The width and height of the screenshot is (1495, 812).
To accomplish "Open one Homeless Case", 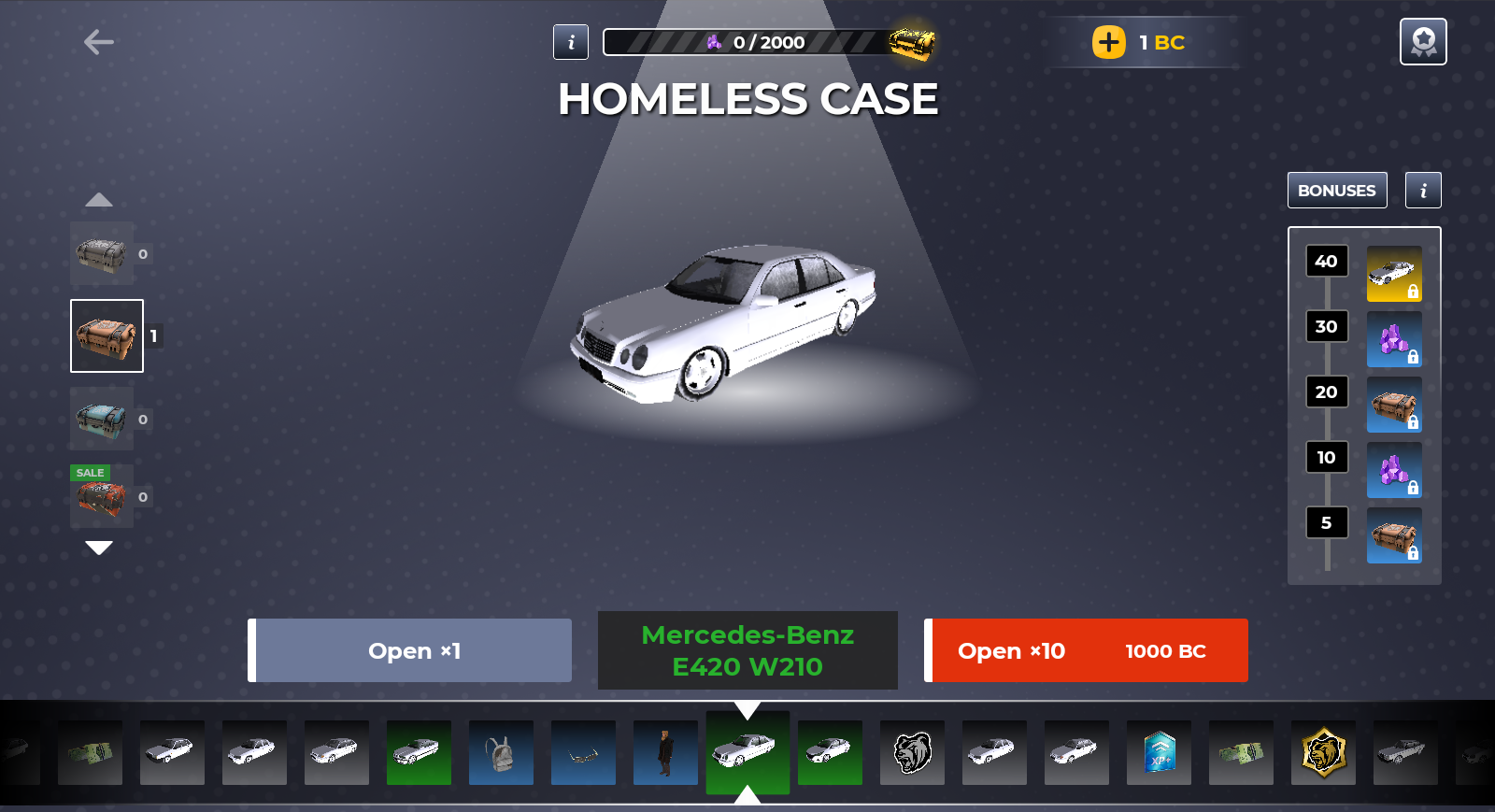I will click(x=411, y=650).
